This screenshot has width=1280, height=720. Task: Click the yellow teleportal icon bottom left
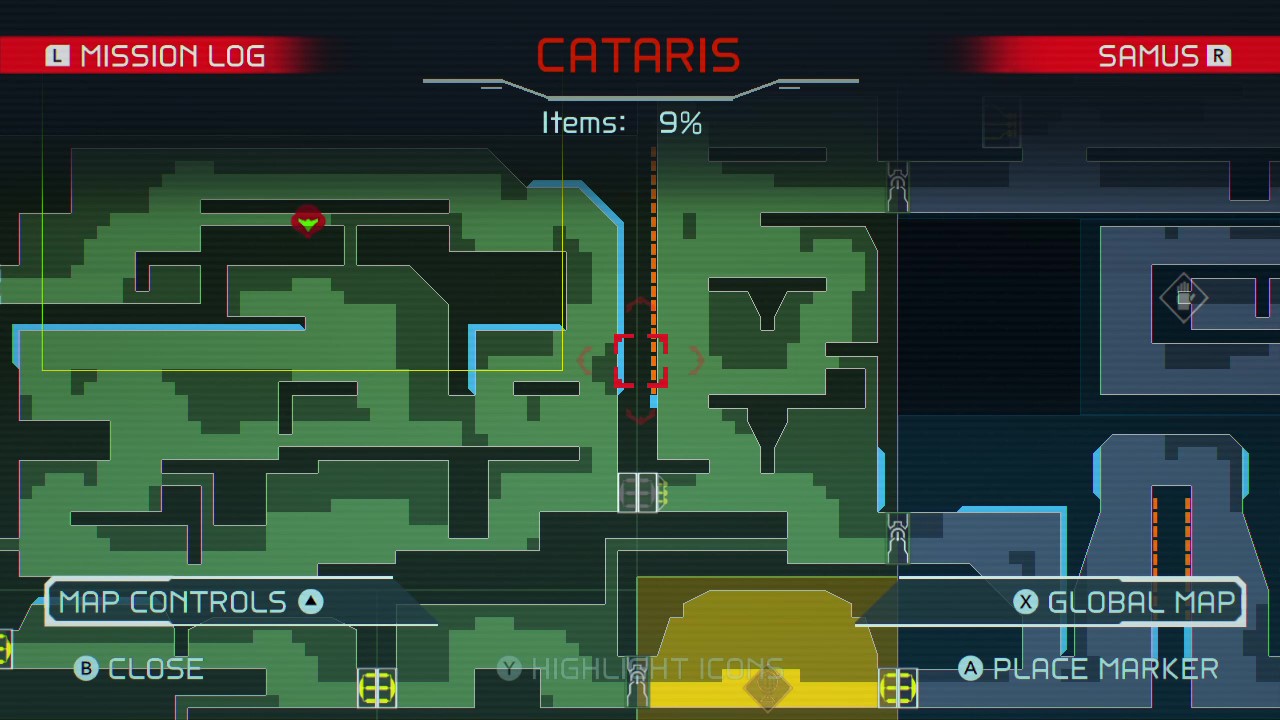377,689
